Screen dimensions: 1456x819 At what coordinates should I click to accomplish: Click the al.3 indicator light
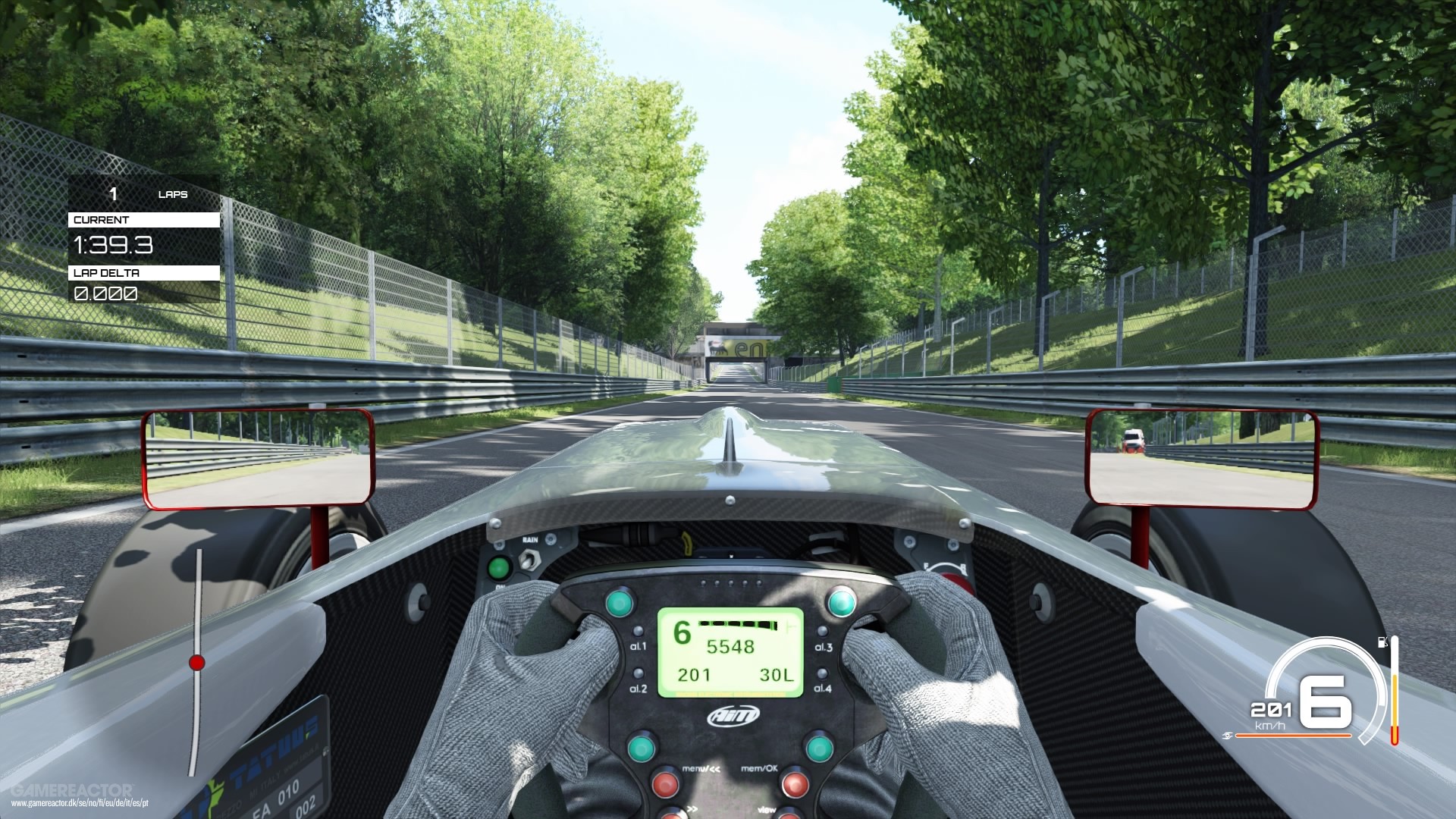pos(822,632)
